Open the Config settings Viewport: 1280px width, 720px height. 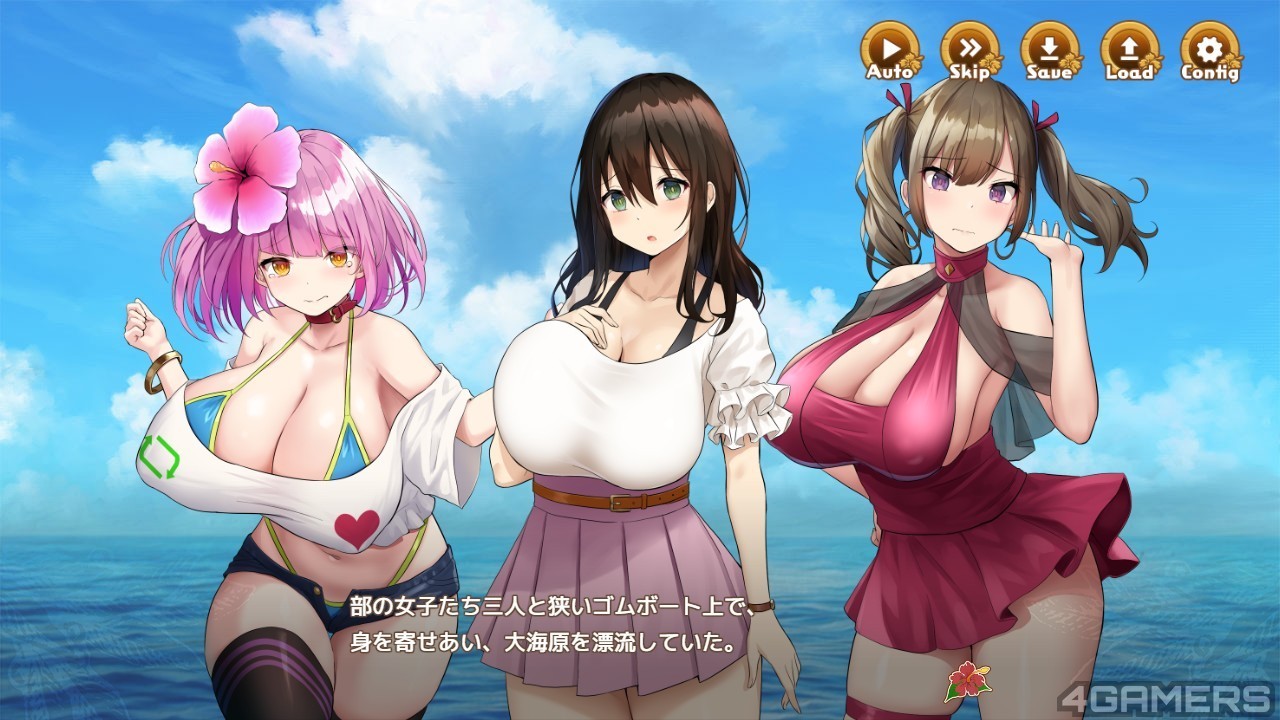coord(1209,50)
